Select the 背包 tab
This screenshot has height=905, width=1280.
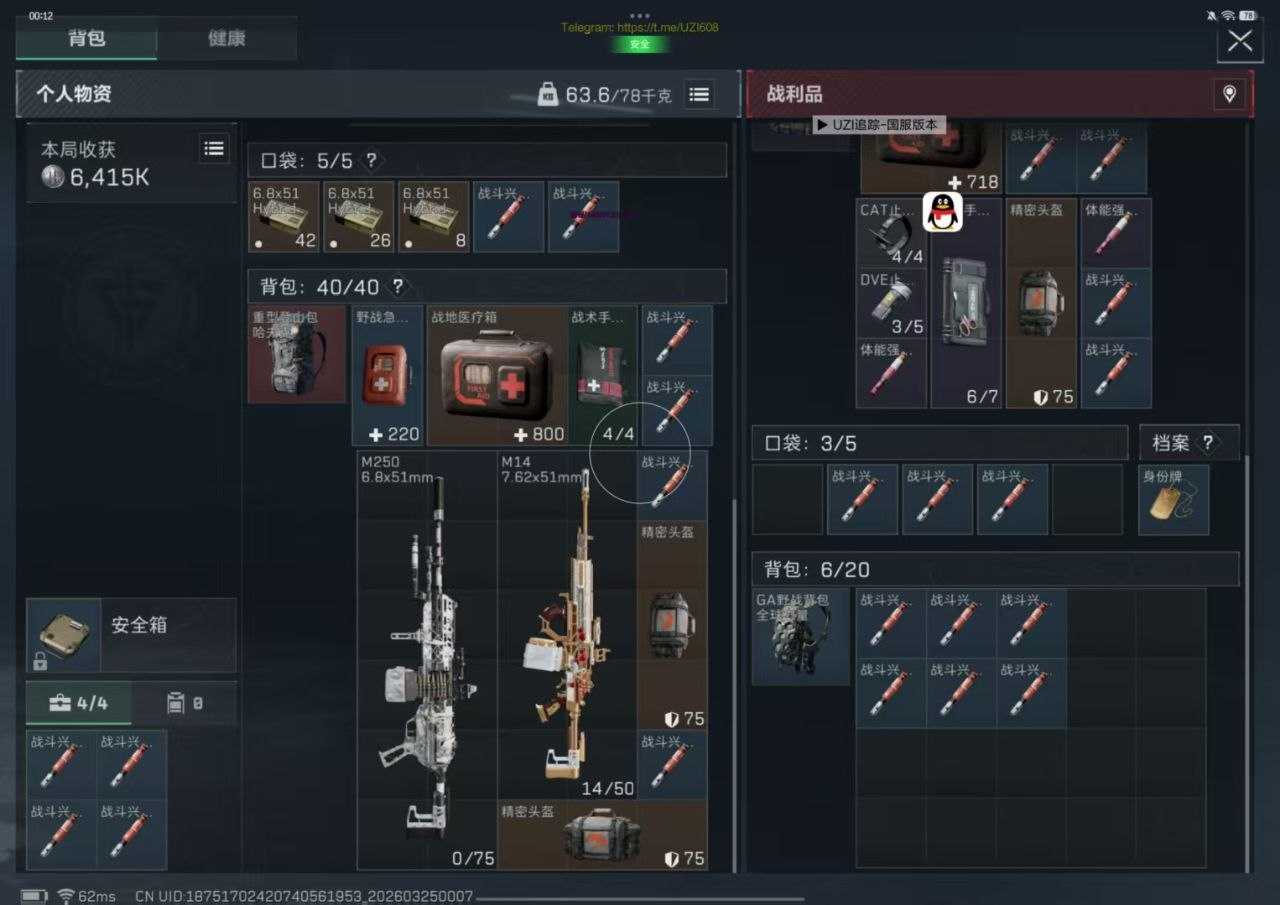coord(87,39)
